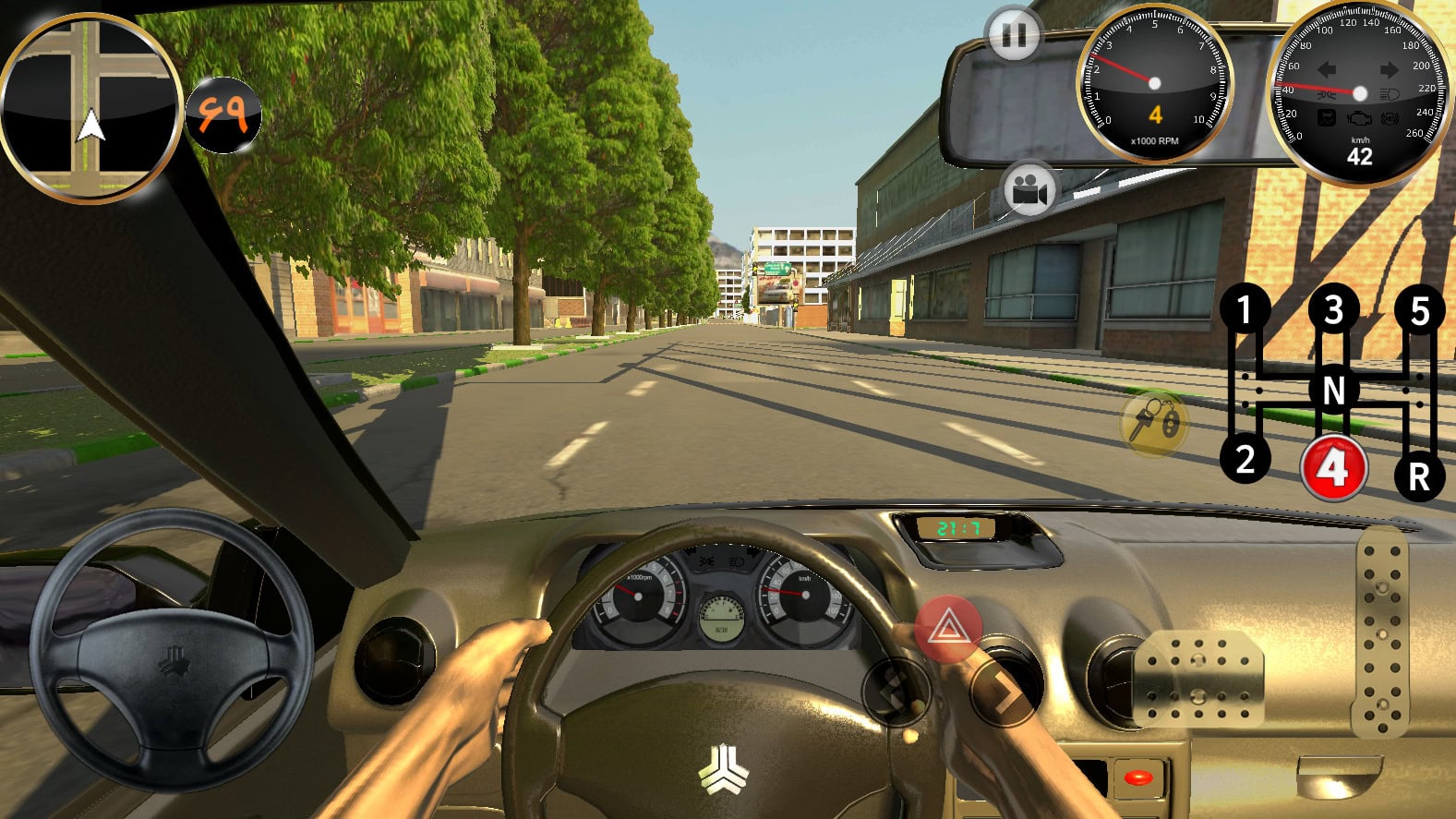Activate the right turn signal arrow

[x=1004, y=693]
